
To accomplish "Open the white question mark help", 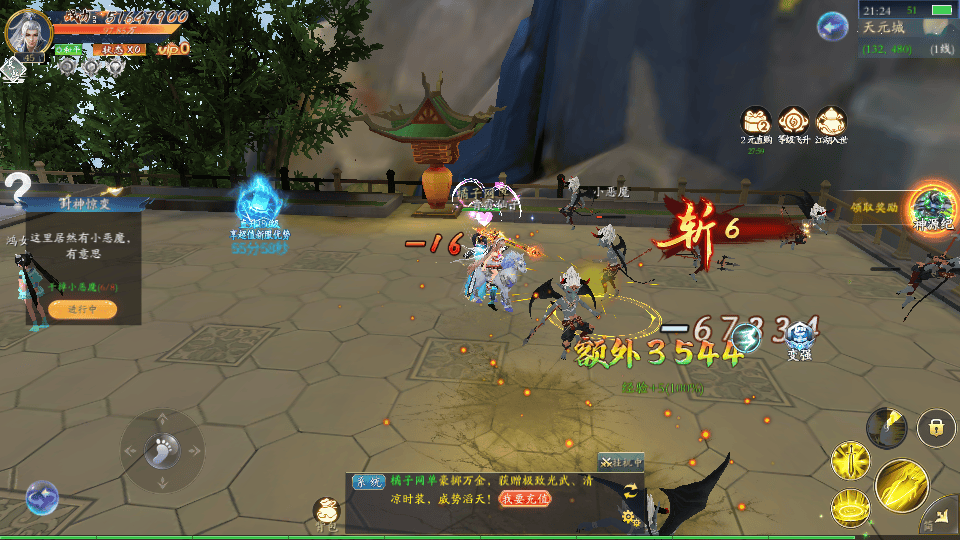I will pyautogui.click(x=17, y=185).
